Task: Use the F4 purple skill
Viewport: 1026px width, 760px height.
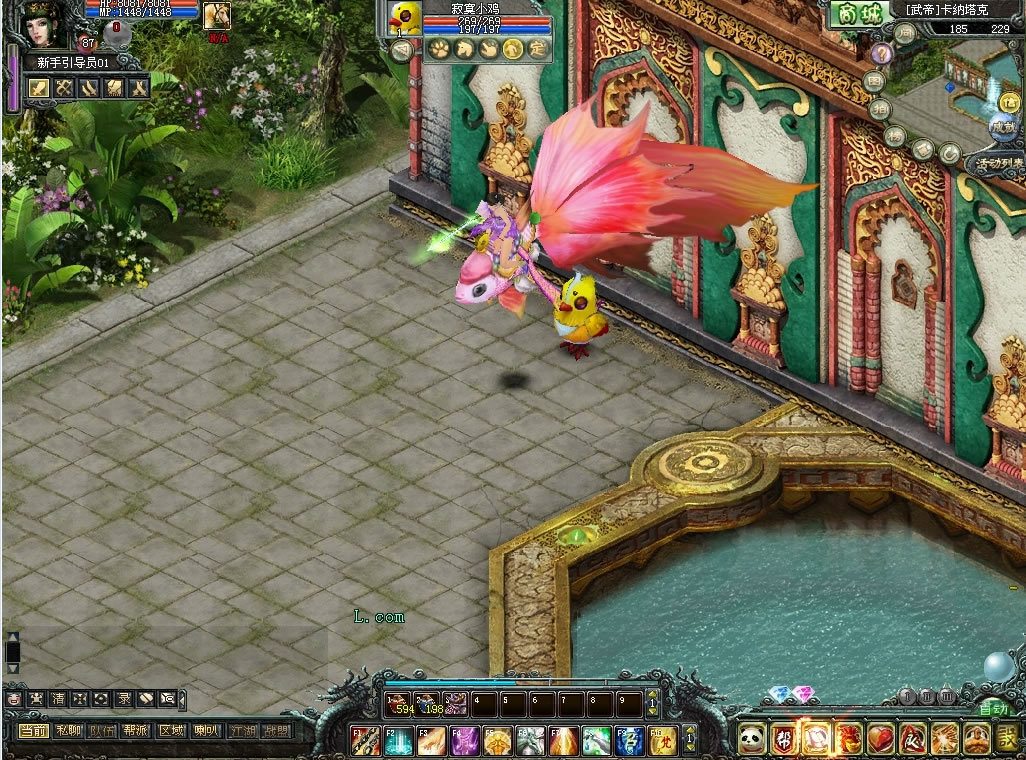Action: pyautogui.click(x=464, y=741)
